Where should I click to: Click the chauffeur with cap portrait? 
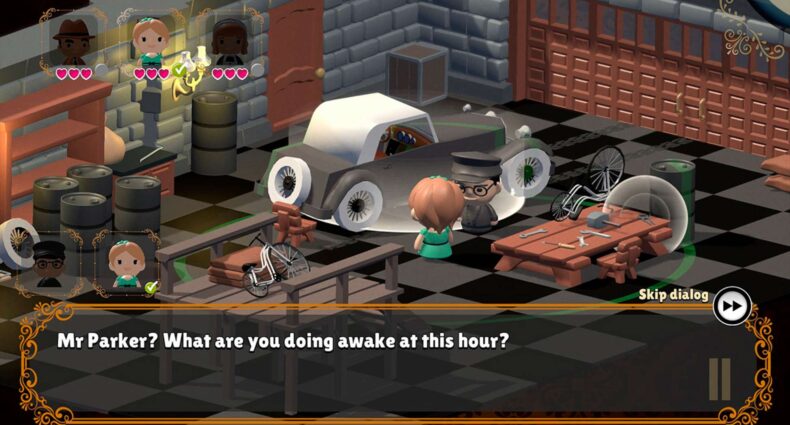[x=49, y=262]
